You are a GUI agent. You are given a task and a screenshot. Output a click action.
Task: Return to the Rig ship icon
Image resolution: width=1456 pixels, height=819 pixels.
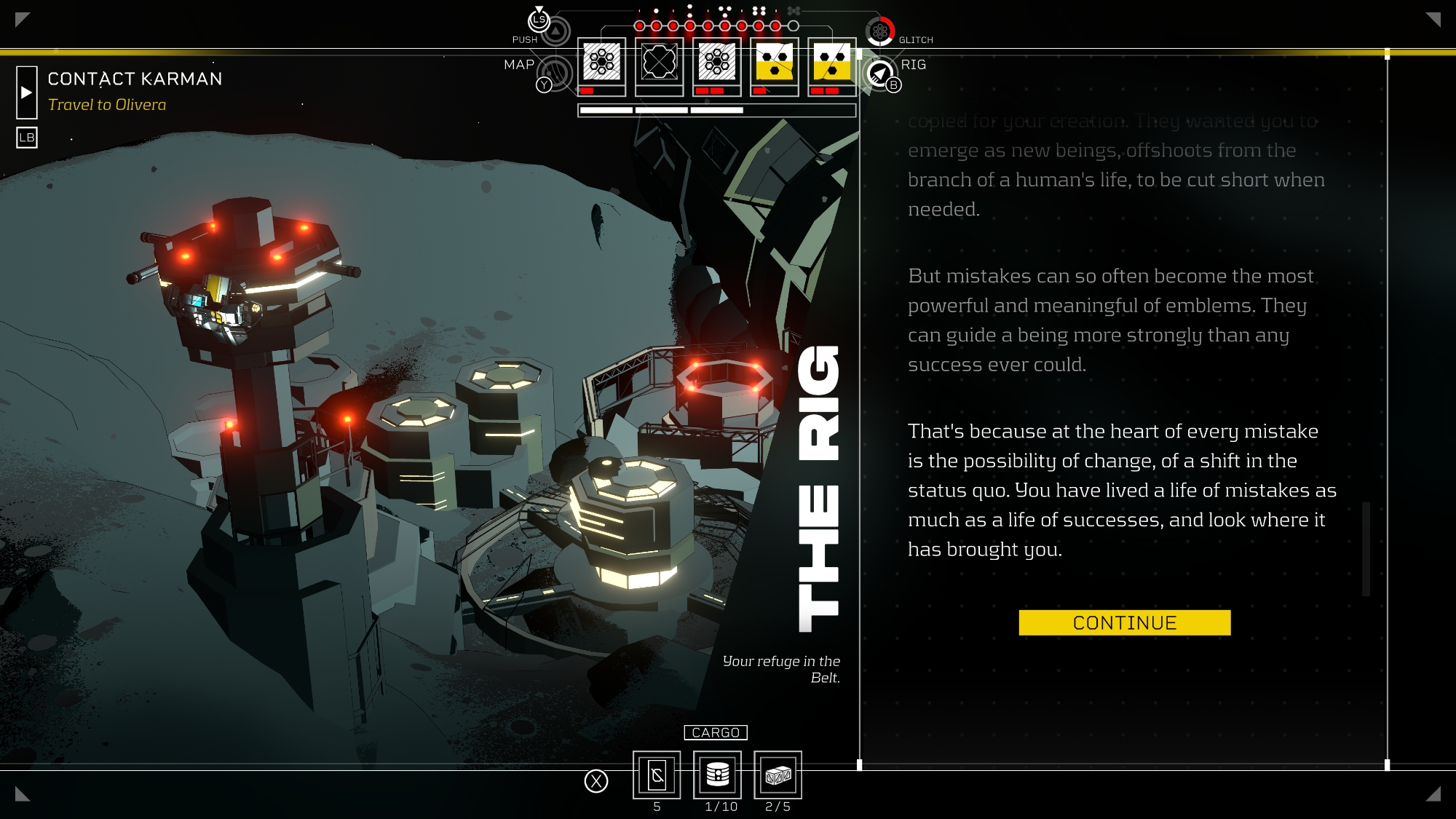pyautogui.click(x=879, y=74)
